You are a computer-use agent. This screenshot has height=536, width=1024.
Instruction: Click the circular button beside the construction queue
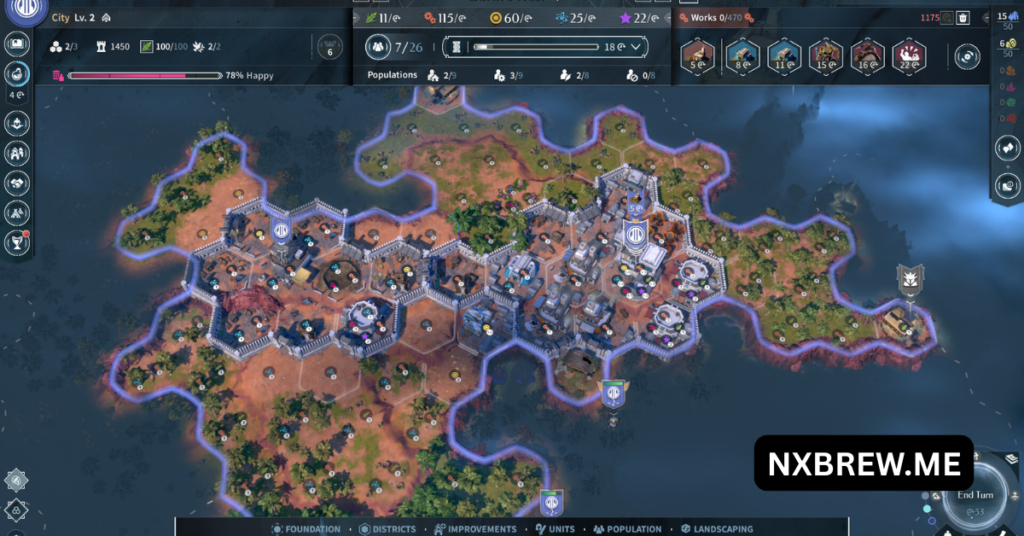pyautogui.click(x=967, y=57)
